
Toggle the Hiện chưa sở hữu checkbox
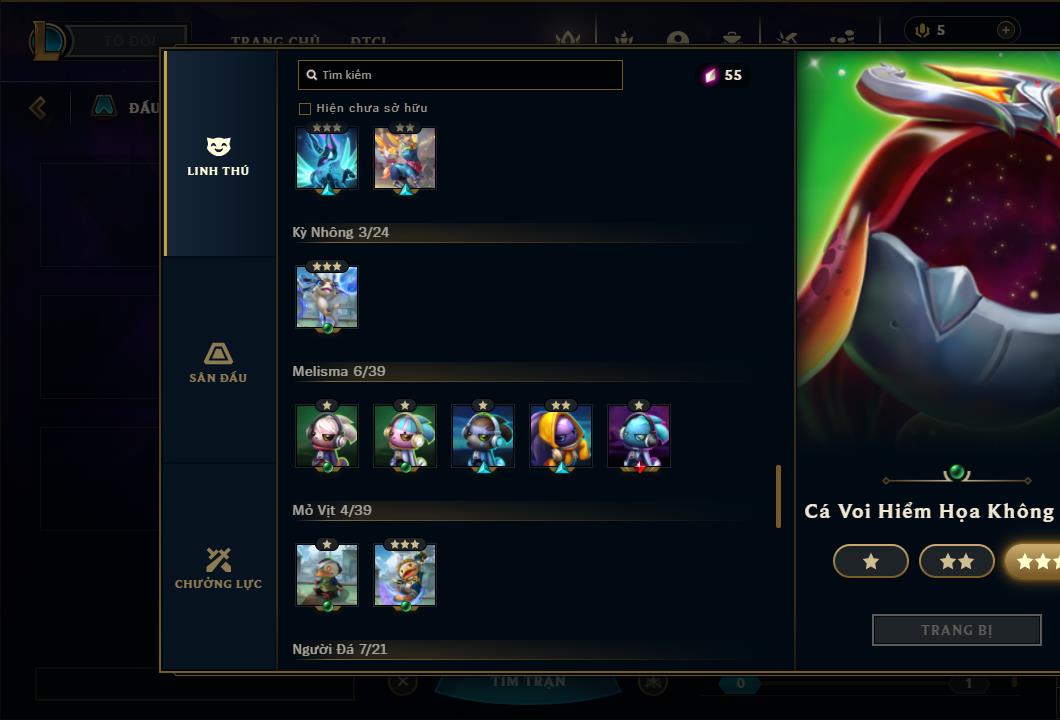coord(305,108)
